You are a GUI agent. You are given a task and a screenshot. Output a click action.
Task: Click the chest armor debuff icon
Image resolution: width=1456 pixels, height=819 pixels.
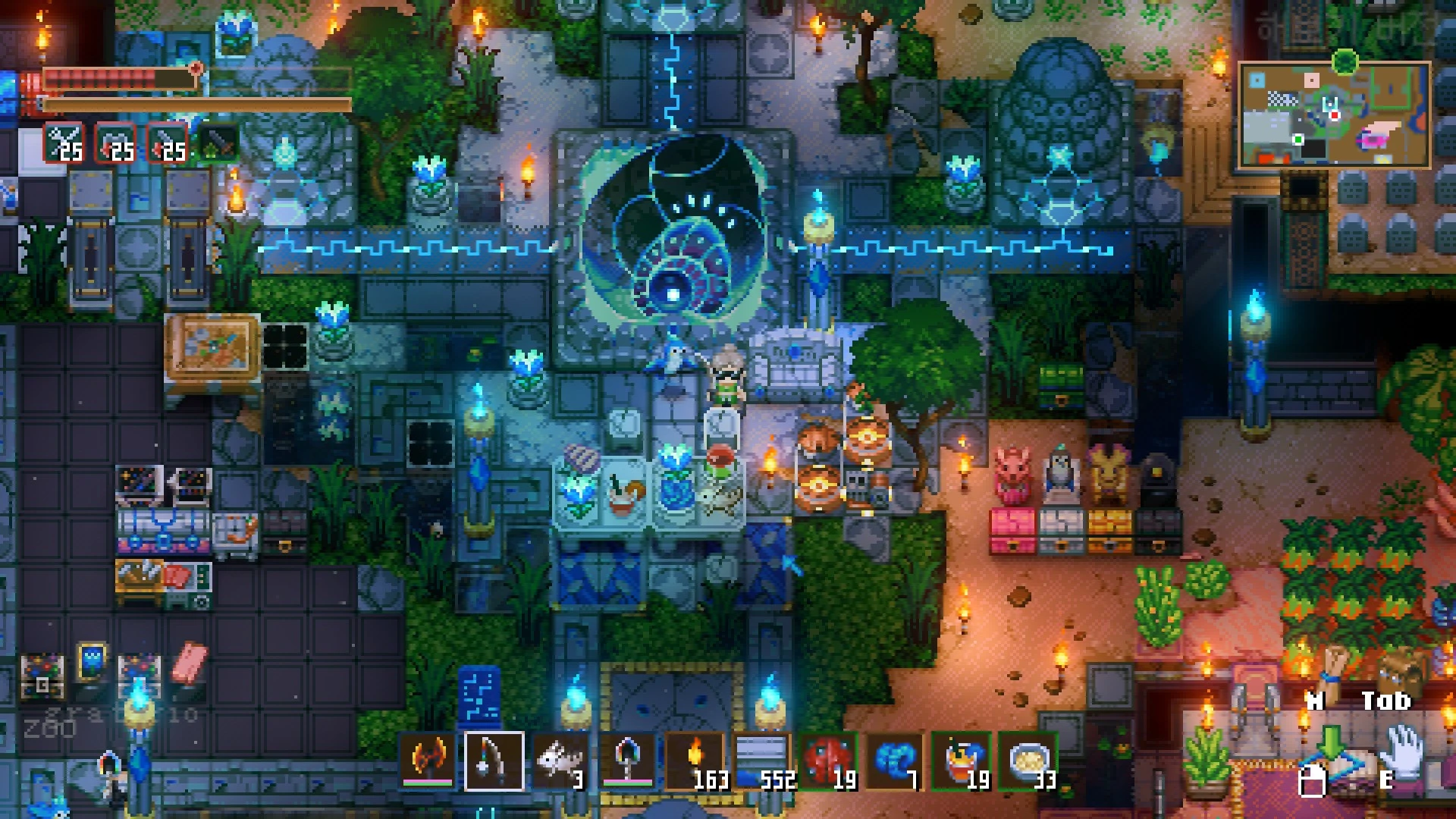click(x=115, y=143)
